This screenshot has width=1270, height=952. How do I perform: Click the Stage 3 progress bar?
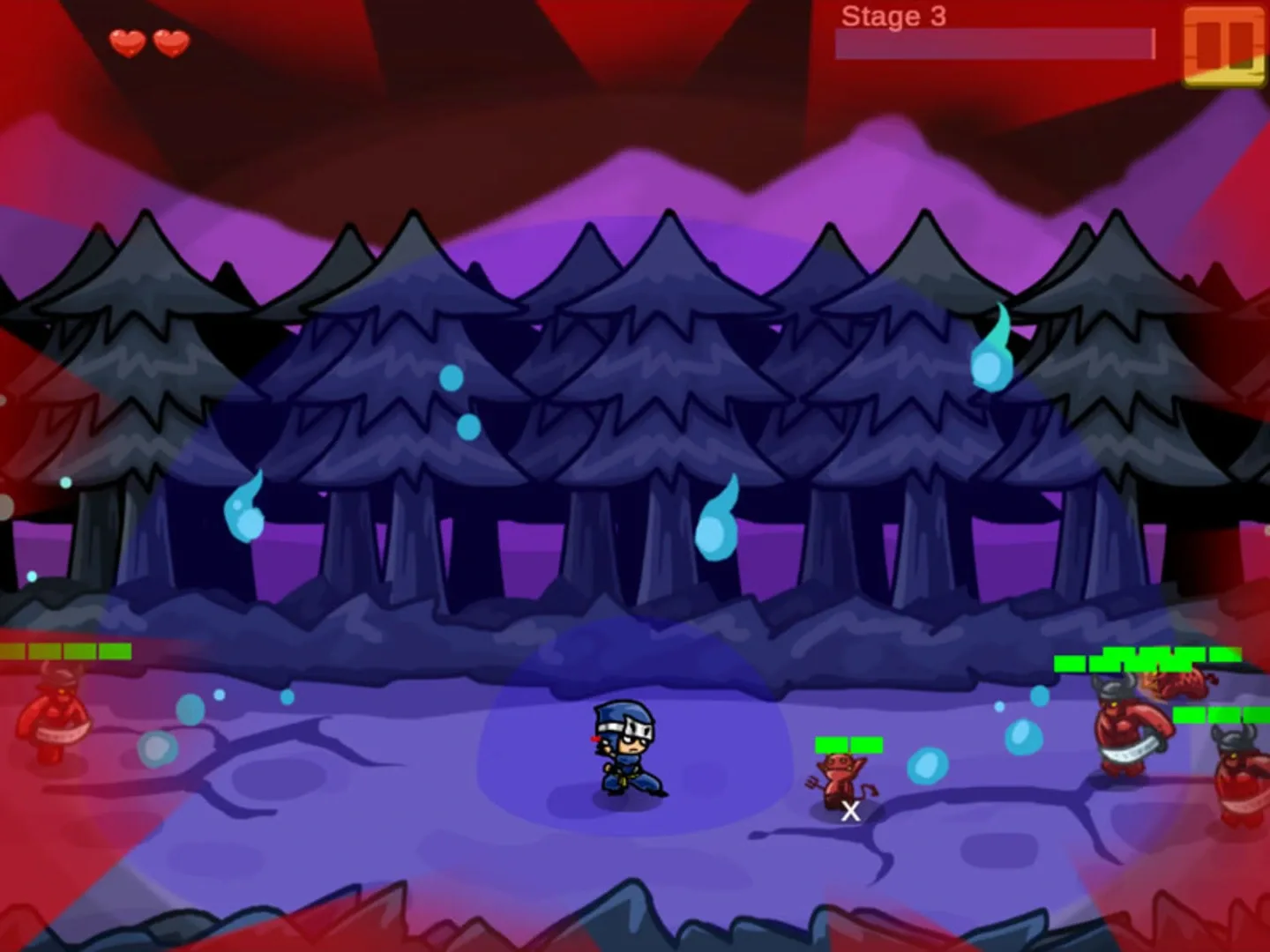coord(995,42)
